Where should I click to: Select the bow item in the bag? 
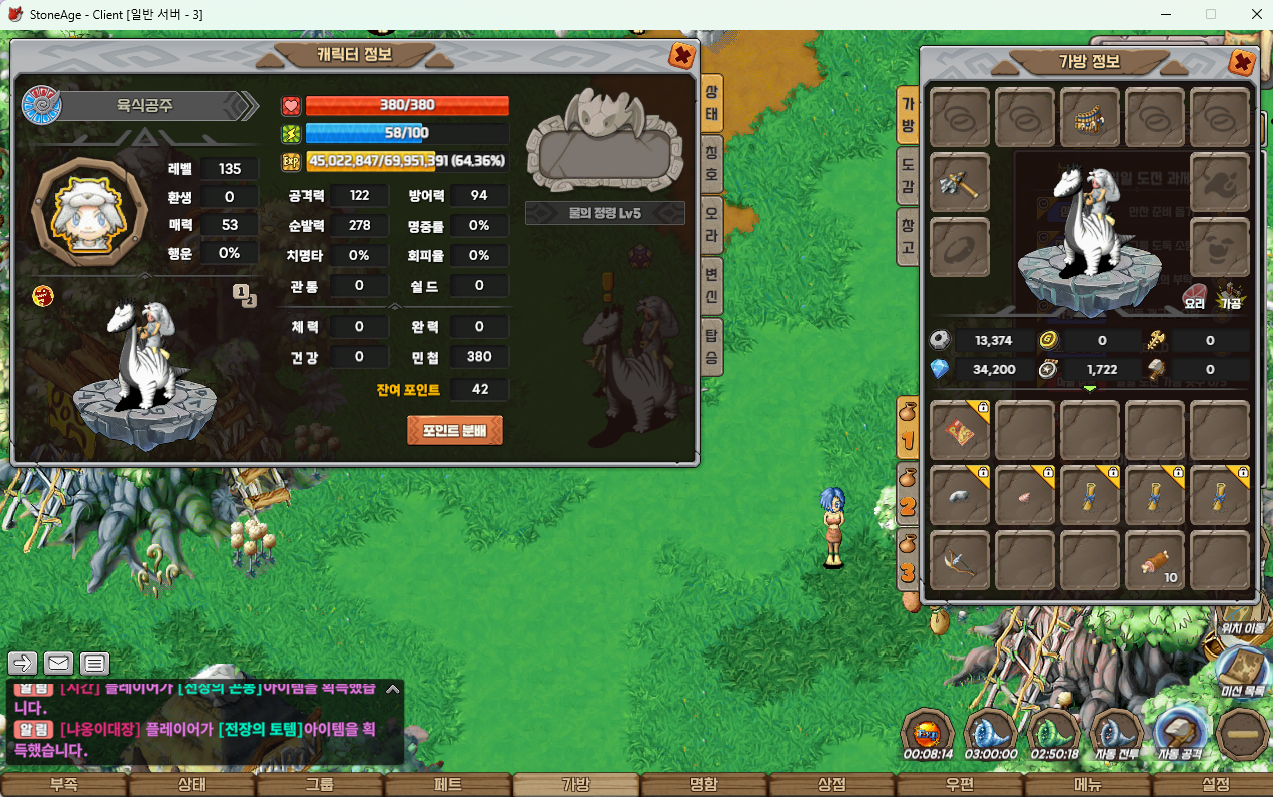(x=960, y=560)
